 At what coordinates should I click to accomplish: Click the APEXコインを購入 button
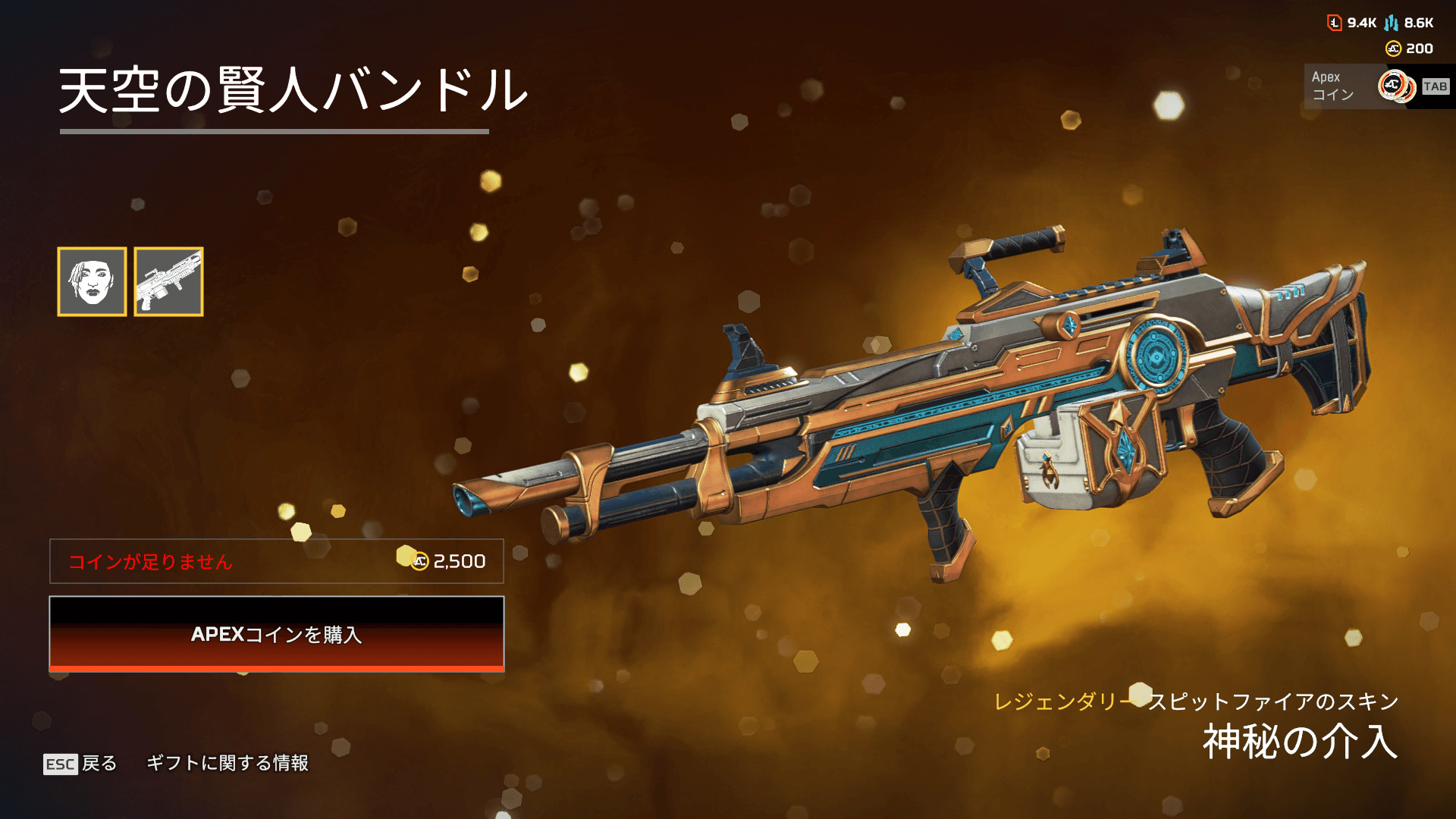(277, 634)
